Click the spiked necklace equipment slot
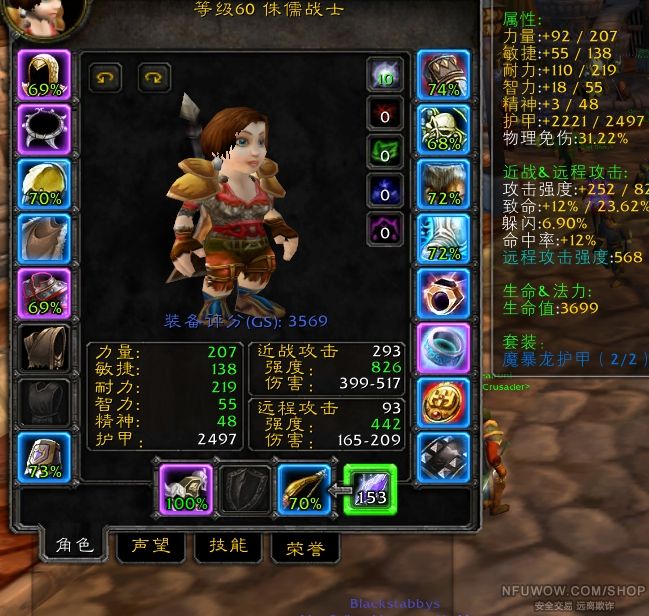649x616 pixels. (44, 129)
